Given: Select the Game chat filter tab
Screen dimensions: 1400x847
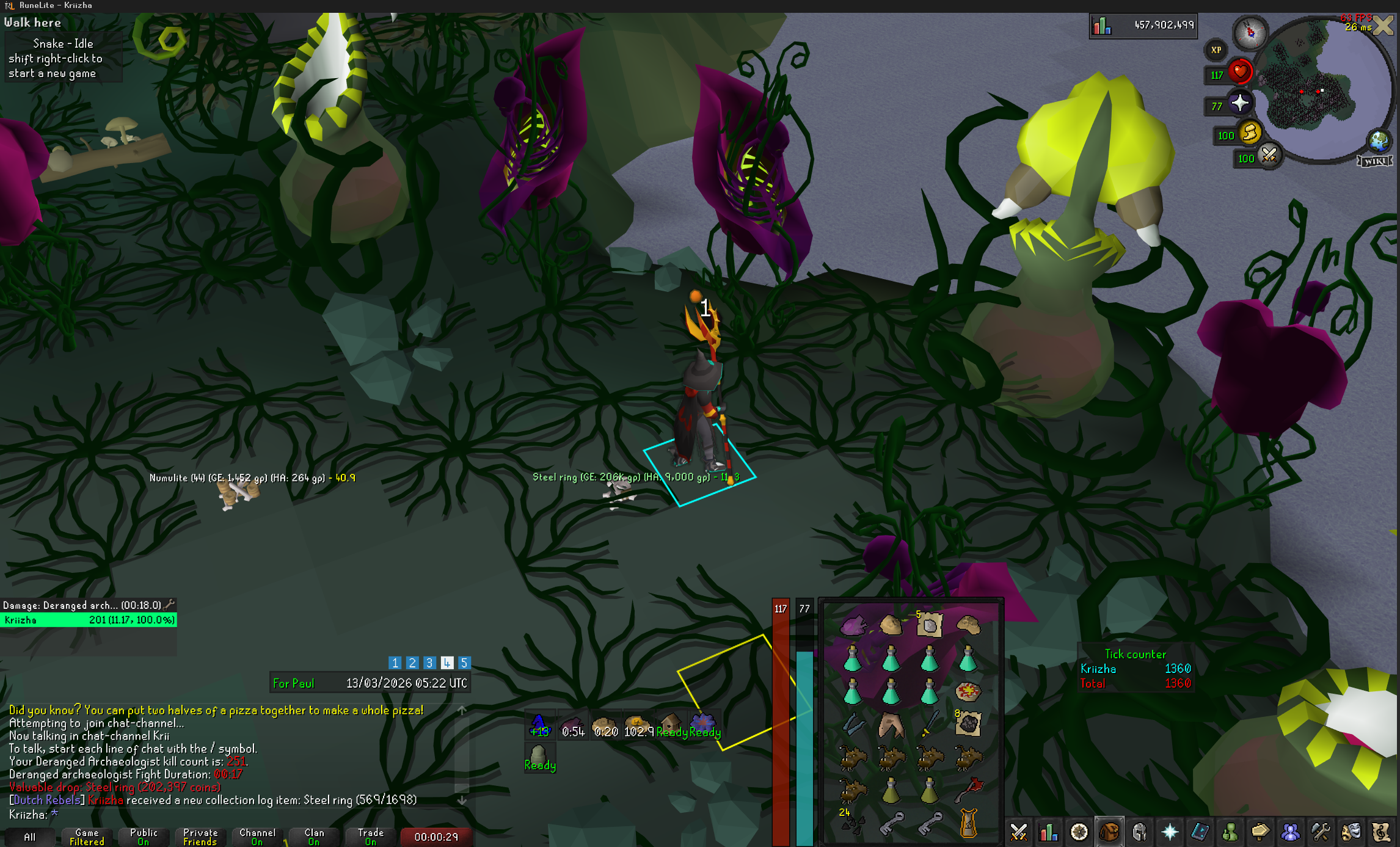Looking at the screenshot, I should tap(87, 837).
